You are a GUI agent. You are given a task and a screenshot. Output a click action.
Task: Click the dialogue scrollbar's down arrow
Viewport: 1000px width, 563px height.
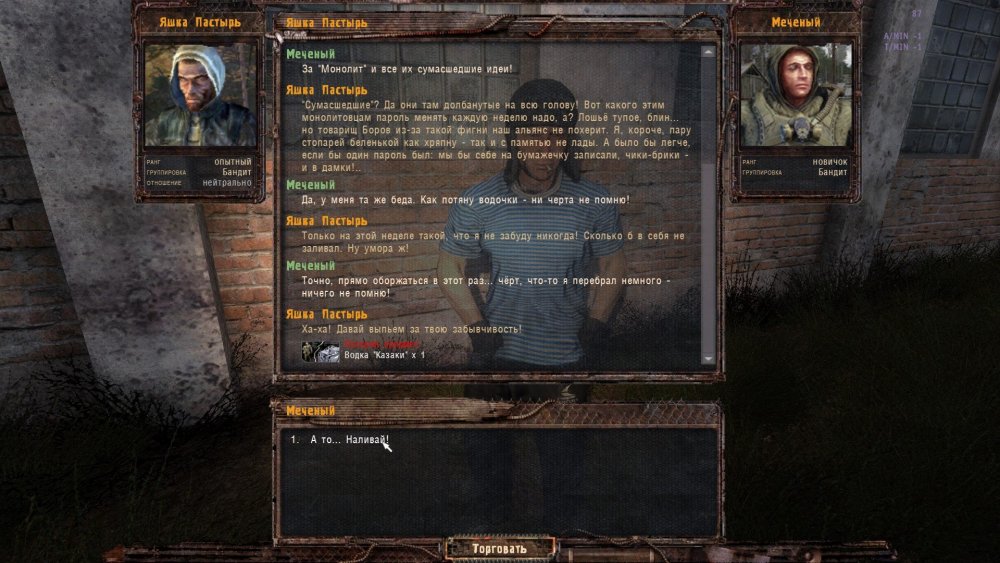708,359
